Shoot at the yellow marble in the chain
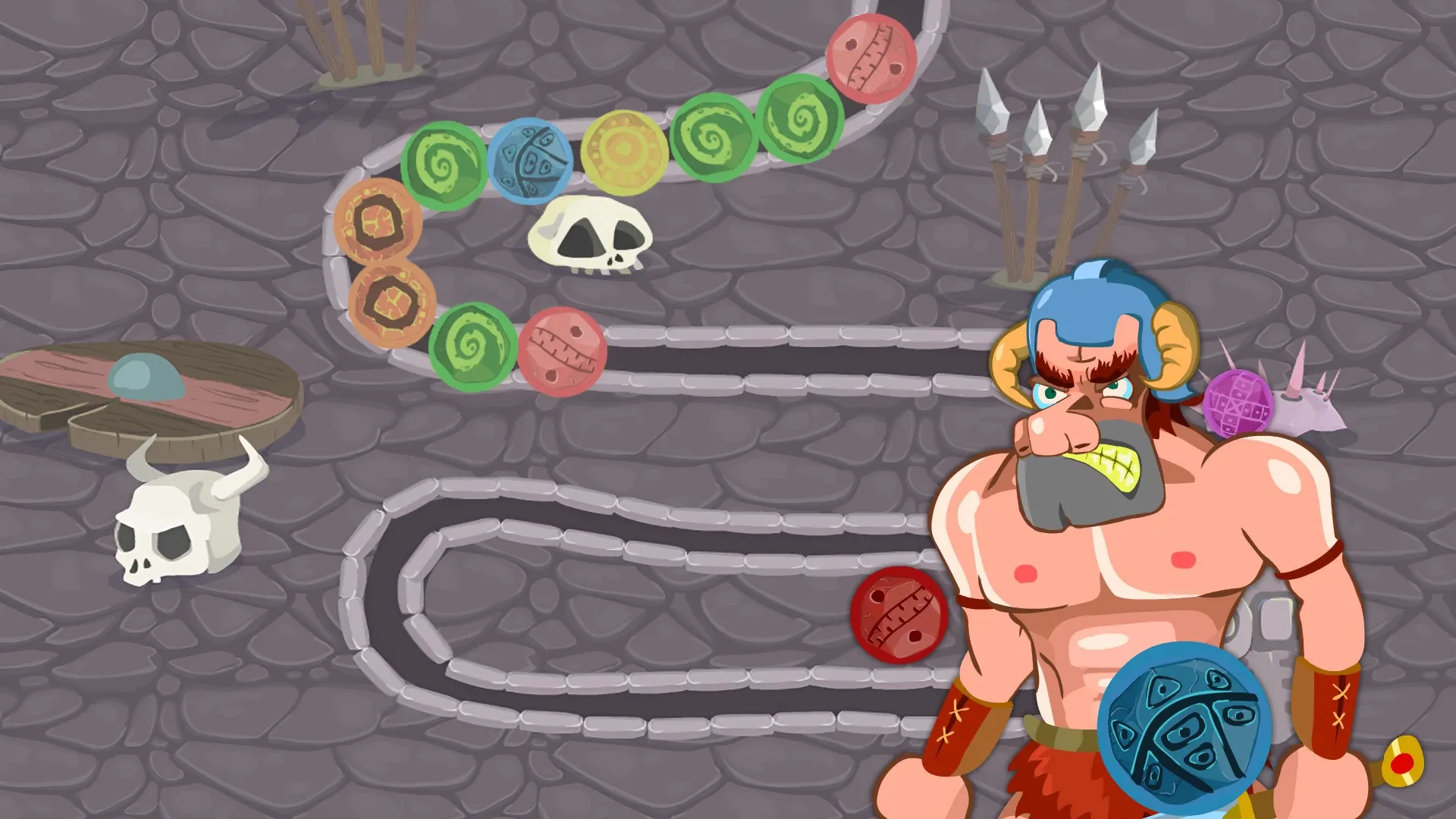The image size is (1456, 819). tap(623, 152)
